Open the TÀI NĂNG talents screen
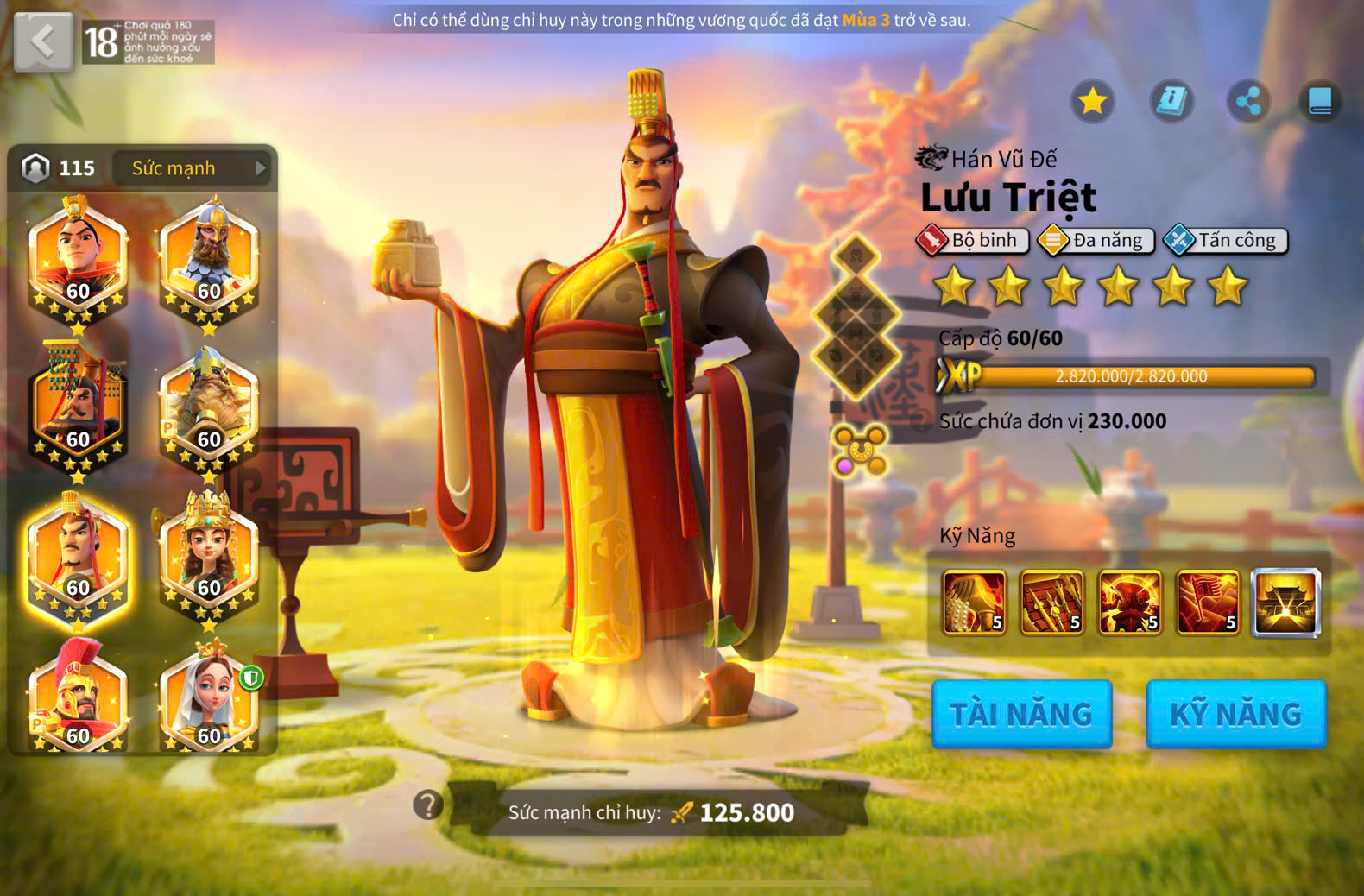1364x896 pixels. tap(1021, 714)
